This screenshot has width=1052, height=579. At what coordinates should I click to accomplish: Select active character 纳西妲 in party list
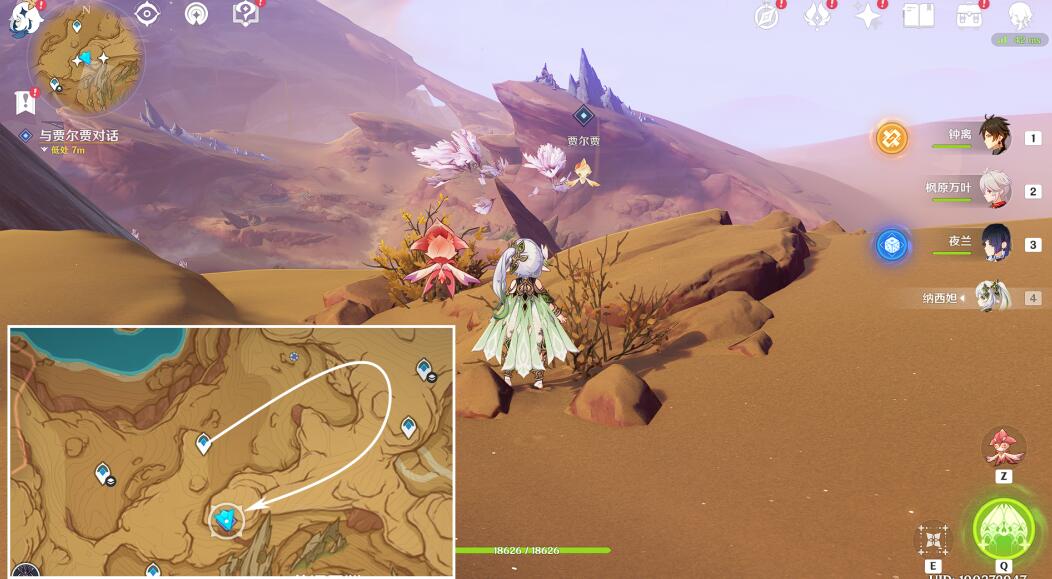[992, 297]
